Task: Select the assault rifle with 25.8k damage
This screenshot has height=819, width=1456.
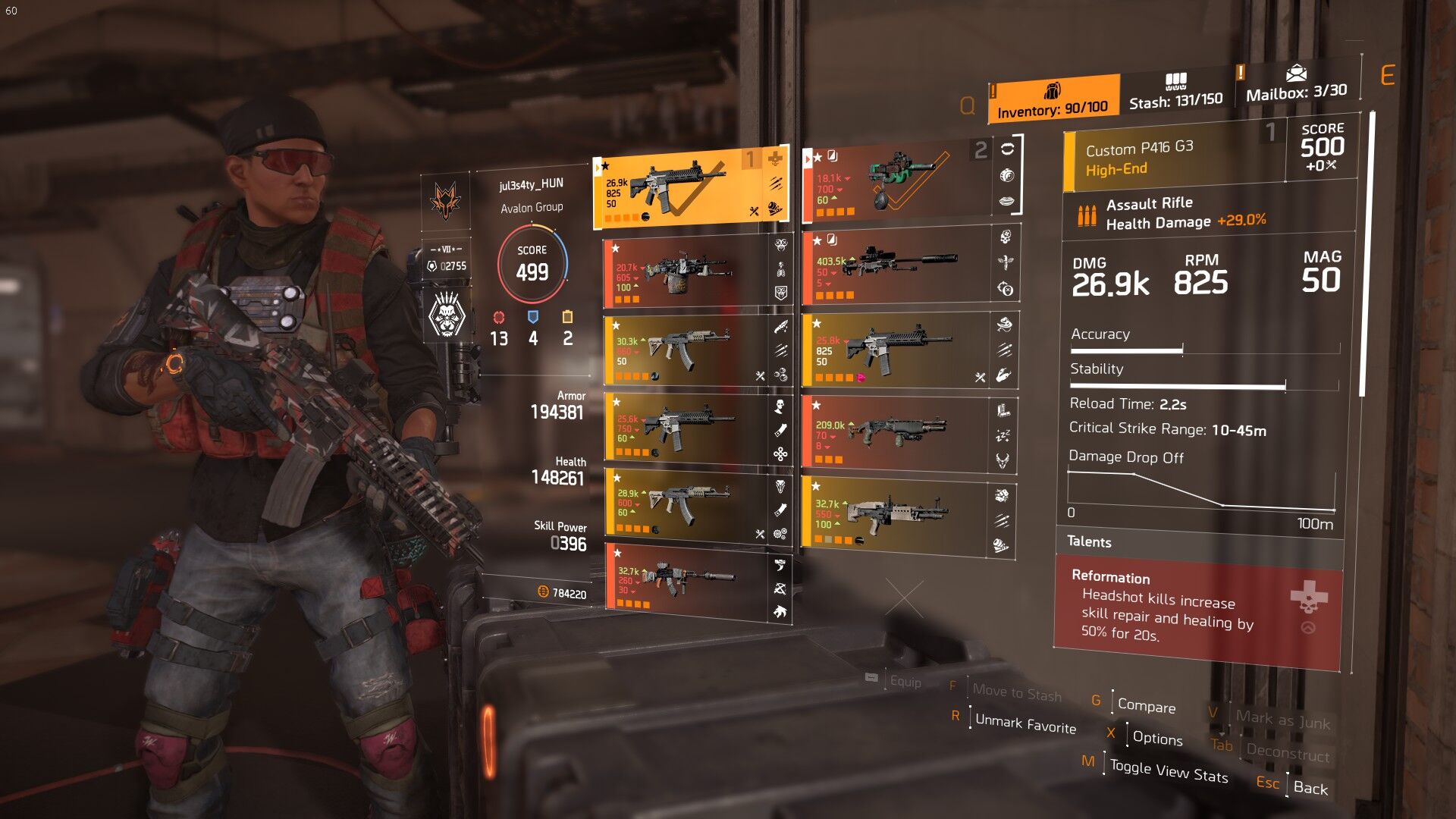Action: [x=895, y=351]
